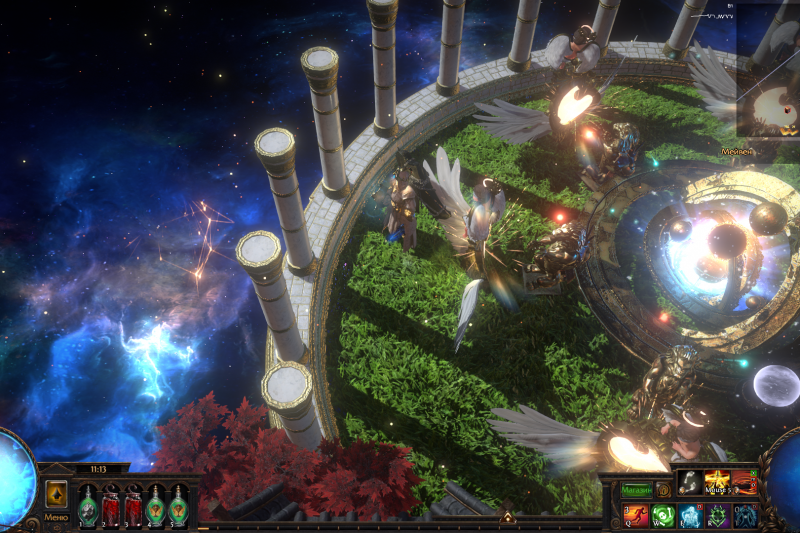The height and width of the screenshot is (533, 800).
Task: Activate the dark blue figure skill on T
Action: 746,516
